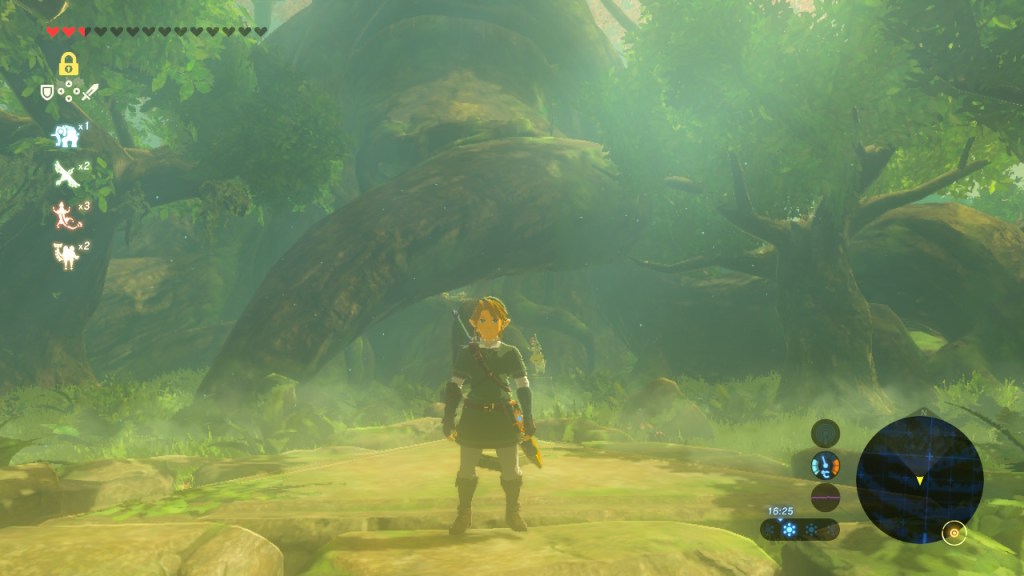Screen dimensions: 1024x576
Task: Open the circular minimap
Action: [919, 479]
